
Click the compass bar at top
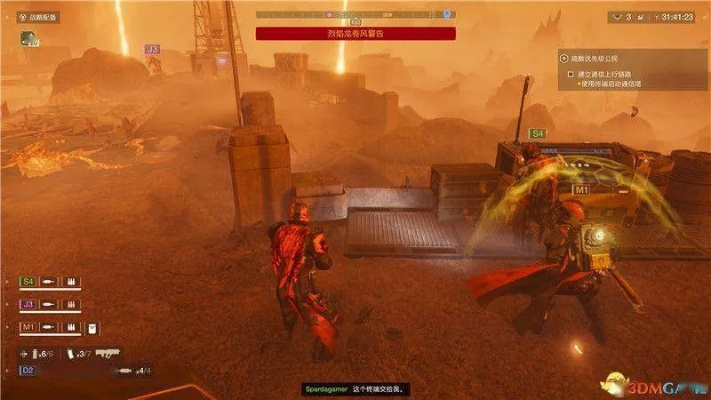pos(355,15)
